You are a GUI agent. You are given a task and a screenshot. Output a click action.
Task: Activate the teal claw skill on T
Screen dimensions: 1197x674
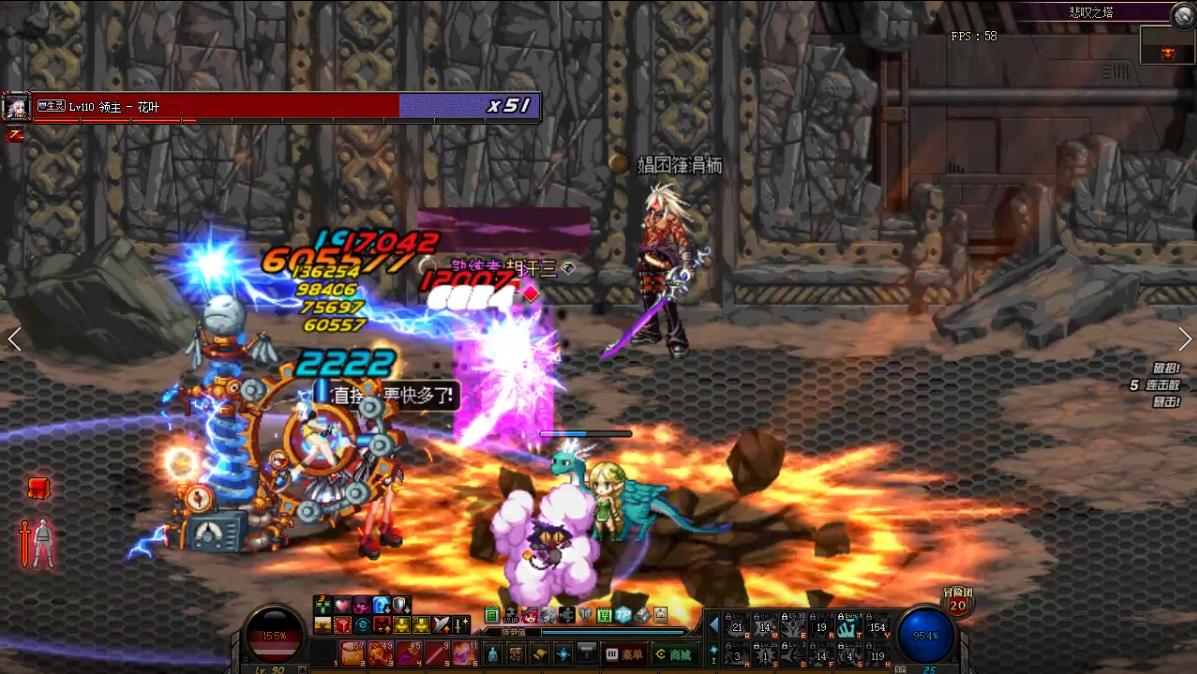tap(849, 627)
